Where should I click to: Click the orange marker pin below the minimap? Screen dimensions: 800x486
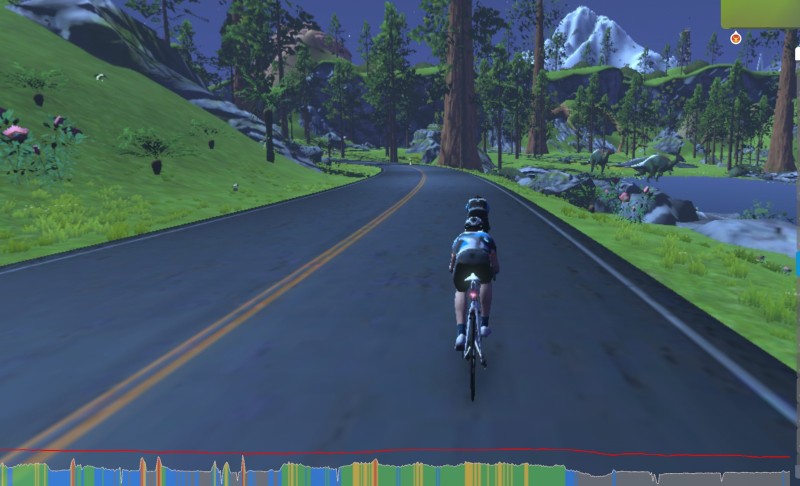click(736, 38)
